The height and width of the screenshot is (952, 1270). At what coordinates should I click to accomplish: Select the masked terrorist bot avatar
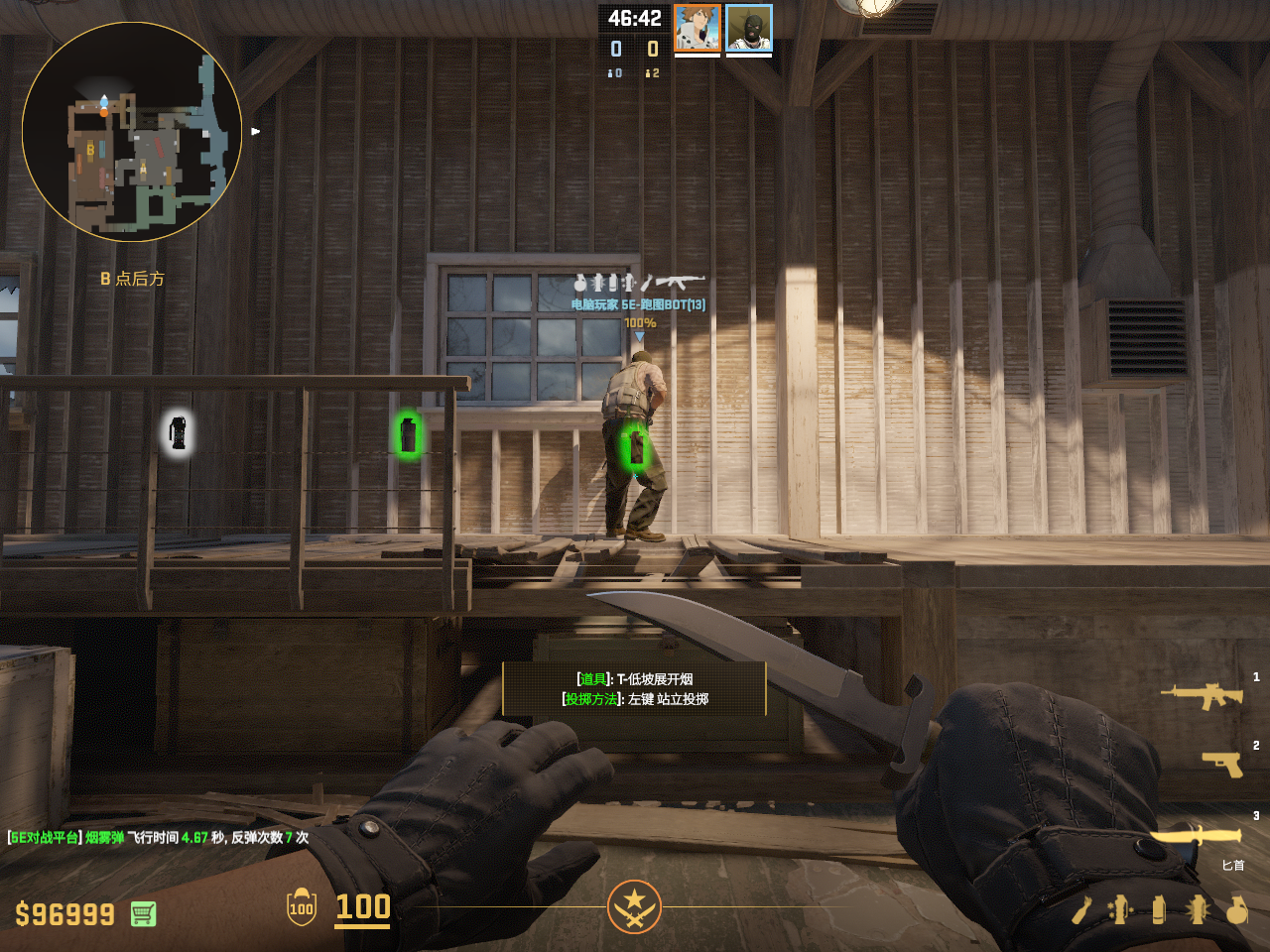[749, 28]
